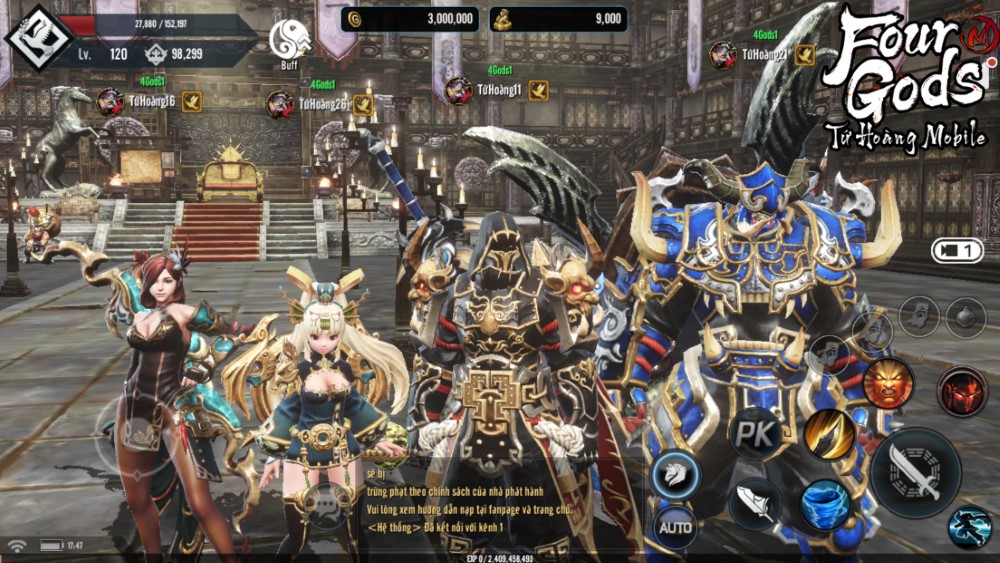Activate the dark red armored demon skill
The image size is (1000, 563).
point(961,390)
